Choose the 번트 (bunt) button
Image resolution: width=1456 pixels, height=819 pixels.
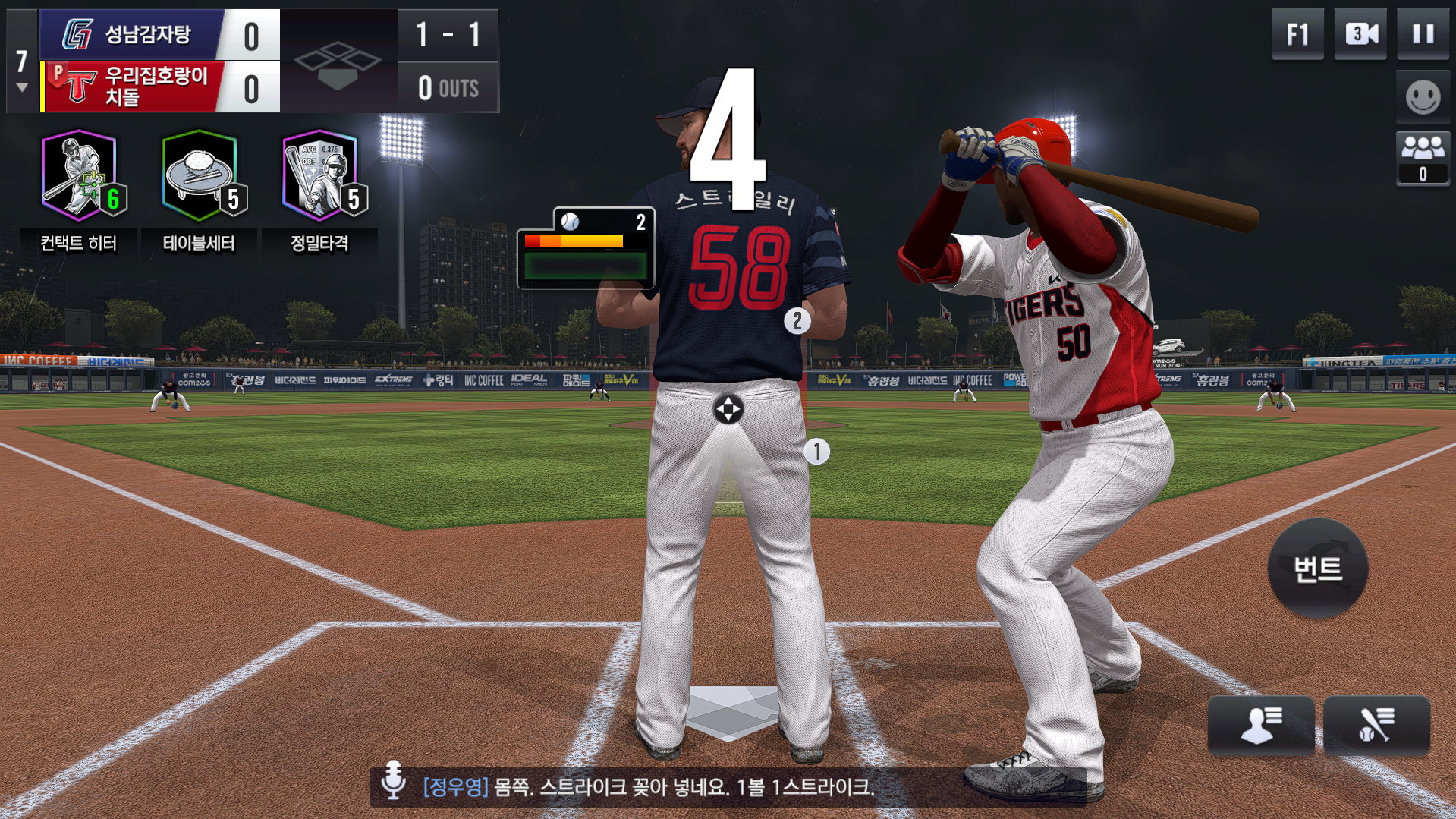click(1318, 569)
